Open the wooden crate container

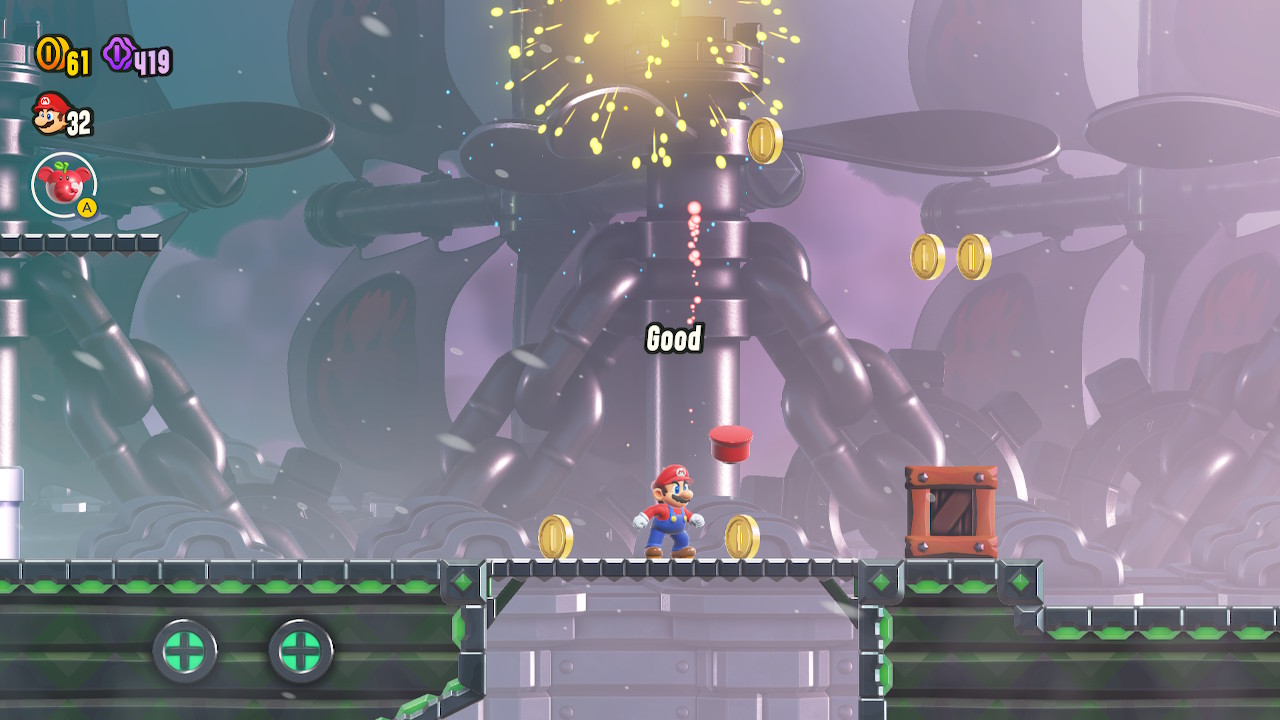pyautogui.click(x=950, y=509)
